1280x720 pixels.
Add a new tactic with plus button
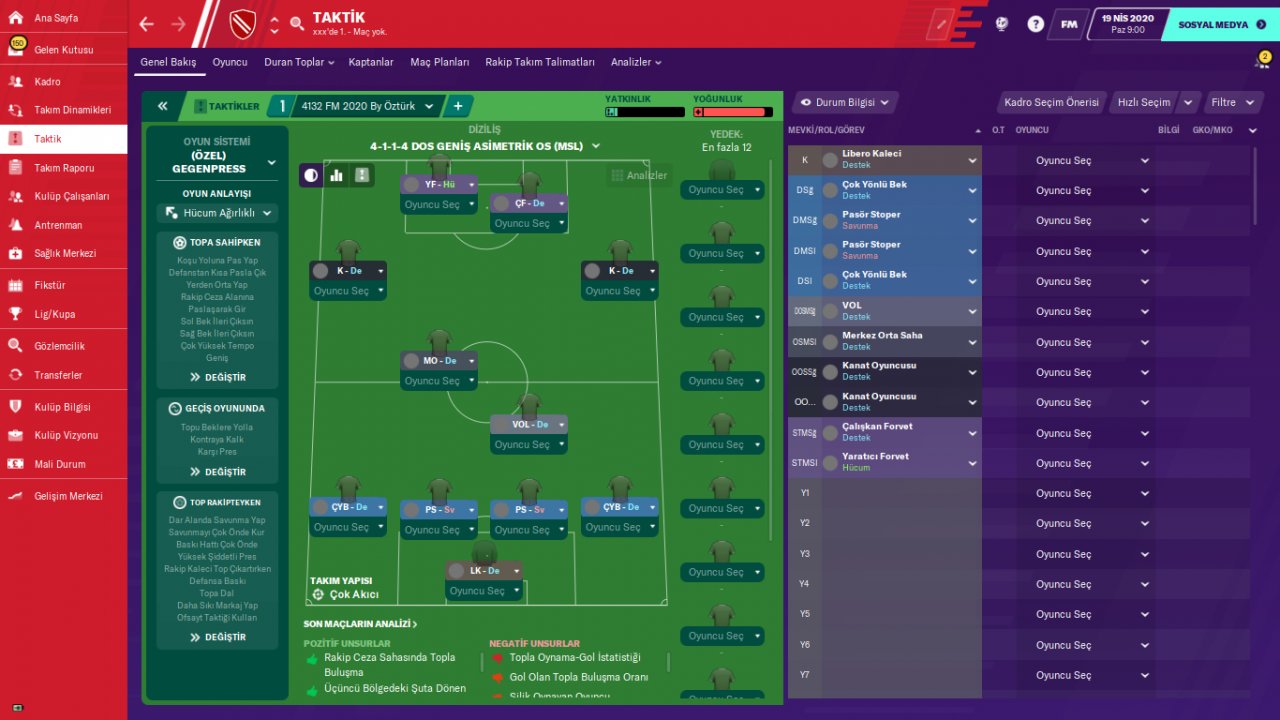[458, 106]
